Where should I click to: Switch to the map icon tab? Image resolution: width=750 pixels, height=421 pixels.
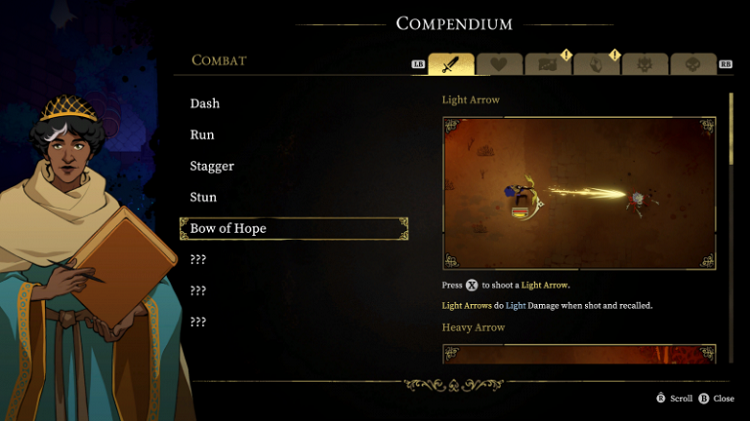(547, 65)
